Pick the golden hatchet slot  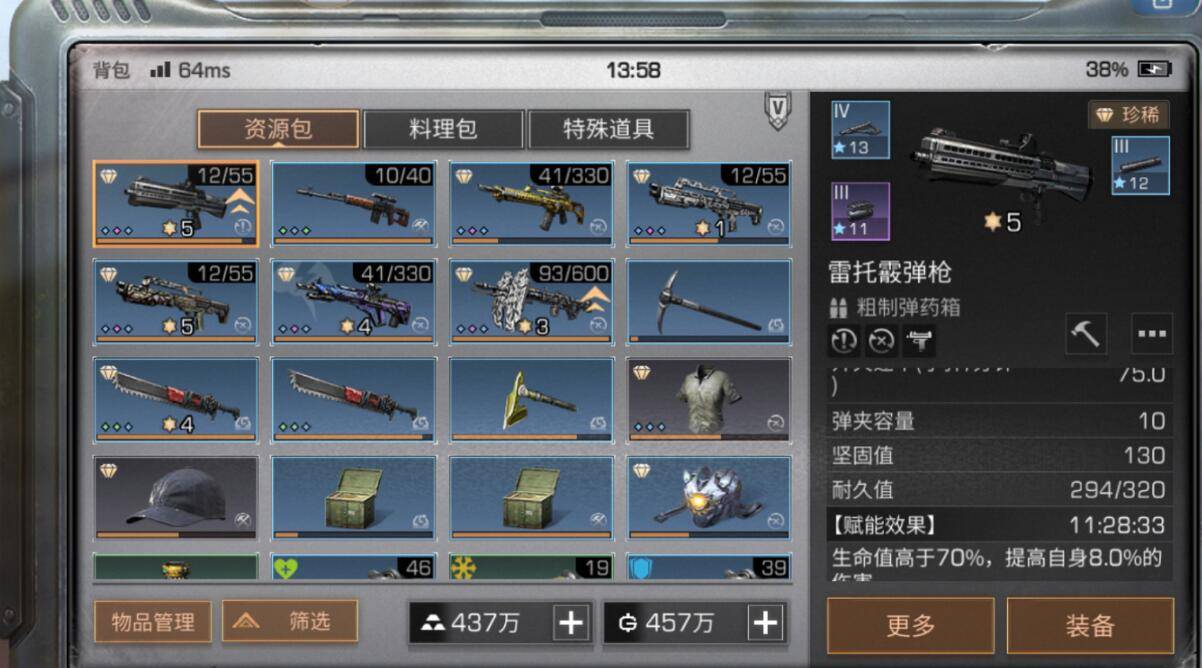(531, 400)
